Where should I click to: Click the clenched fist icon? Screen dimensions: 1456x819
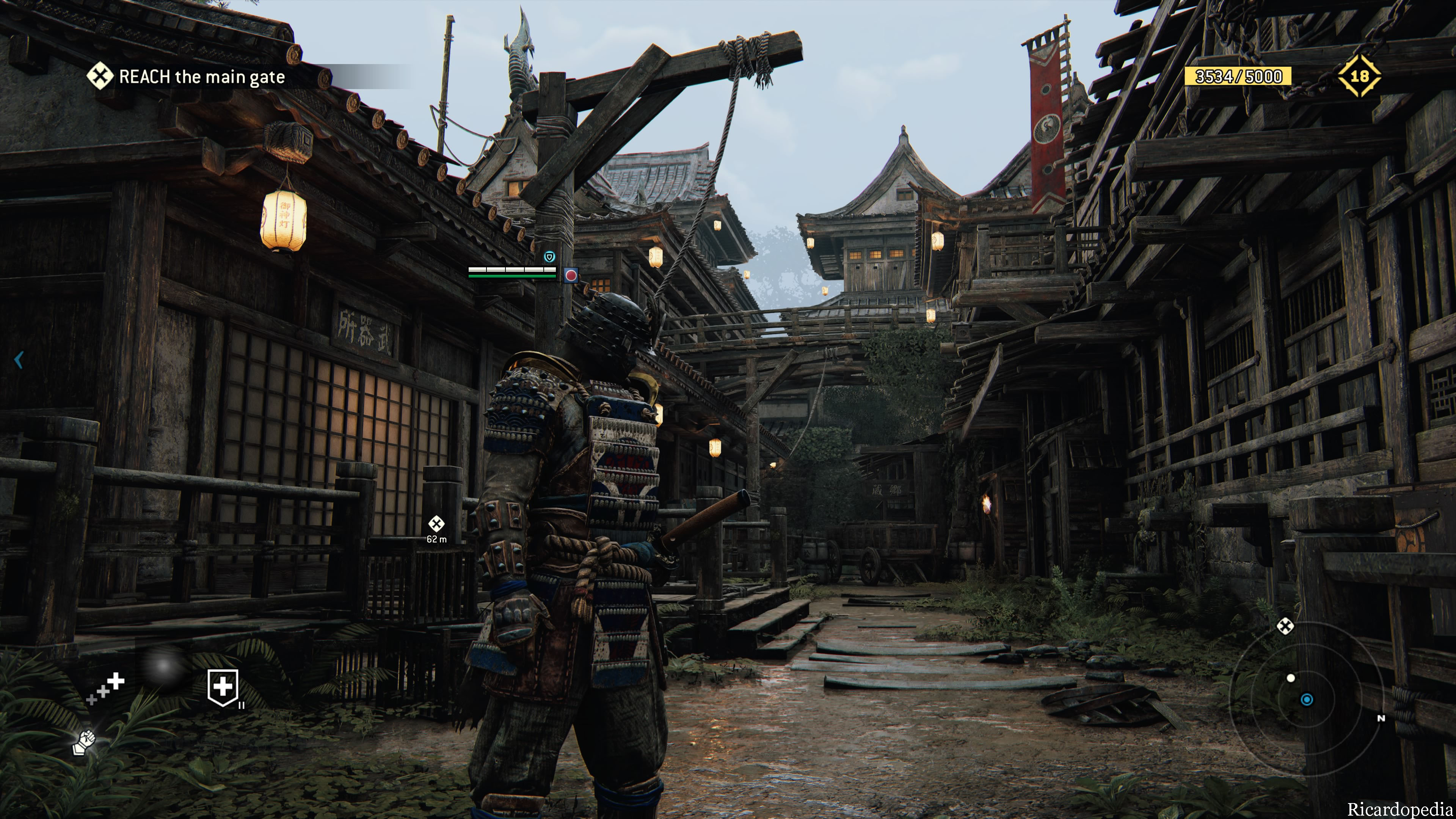[84, 742]
